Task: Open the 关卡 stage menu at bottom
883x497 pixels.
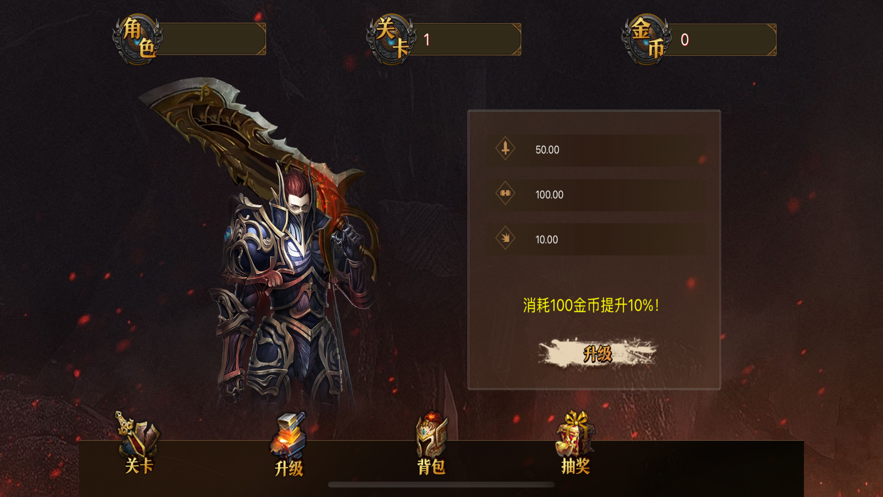Action: 138,444
